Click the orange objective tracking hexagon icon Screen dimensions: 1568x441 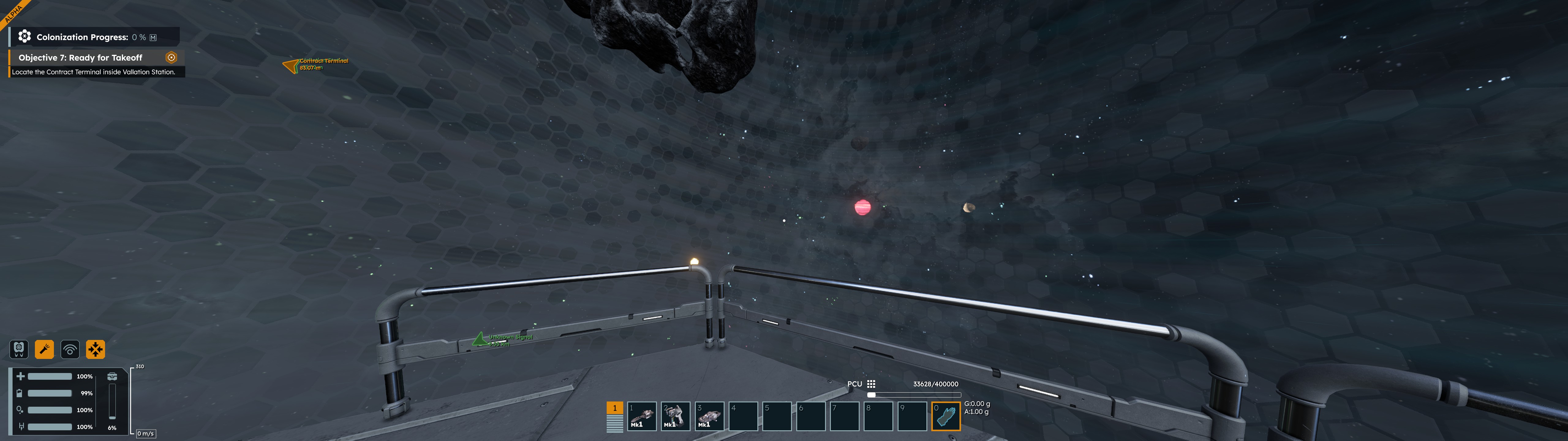171,57
